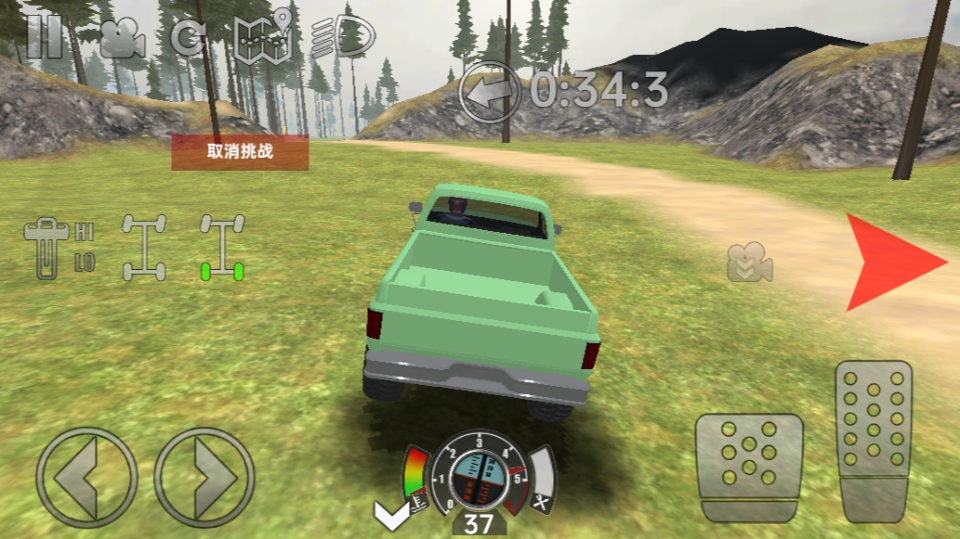Tap the white chevron beside the gauge
The image size is (960, 539).
391,514
